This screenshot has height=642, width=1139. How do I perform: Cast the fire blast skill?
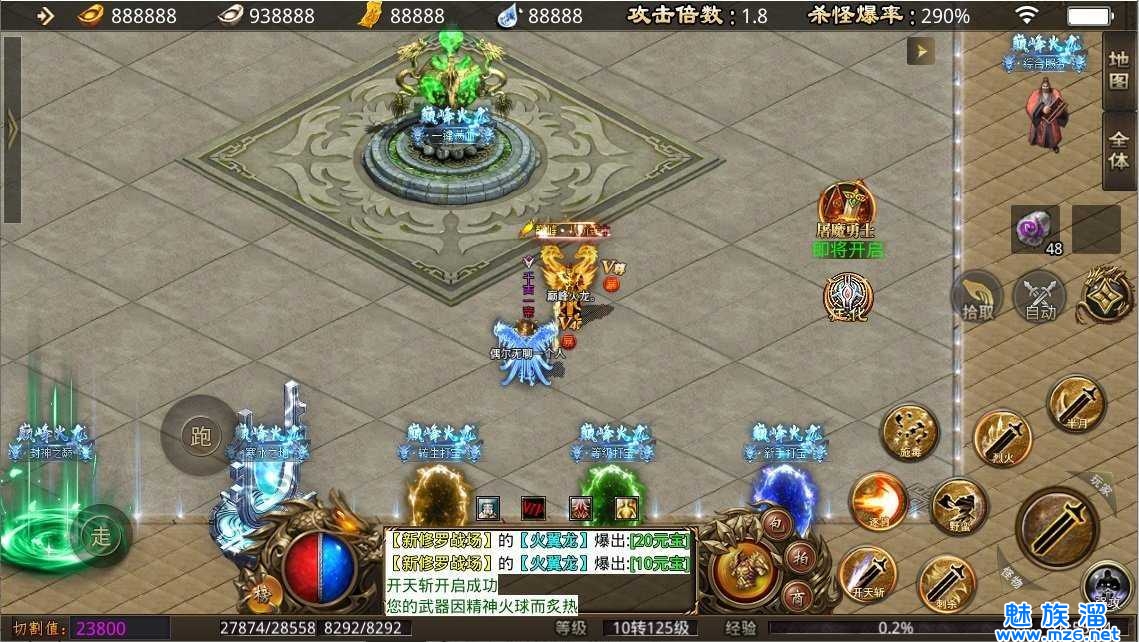click(x=879, y=501)
